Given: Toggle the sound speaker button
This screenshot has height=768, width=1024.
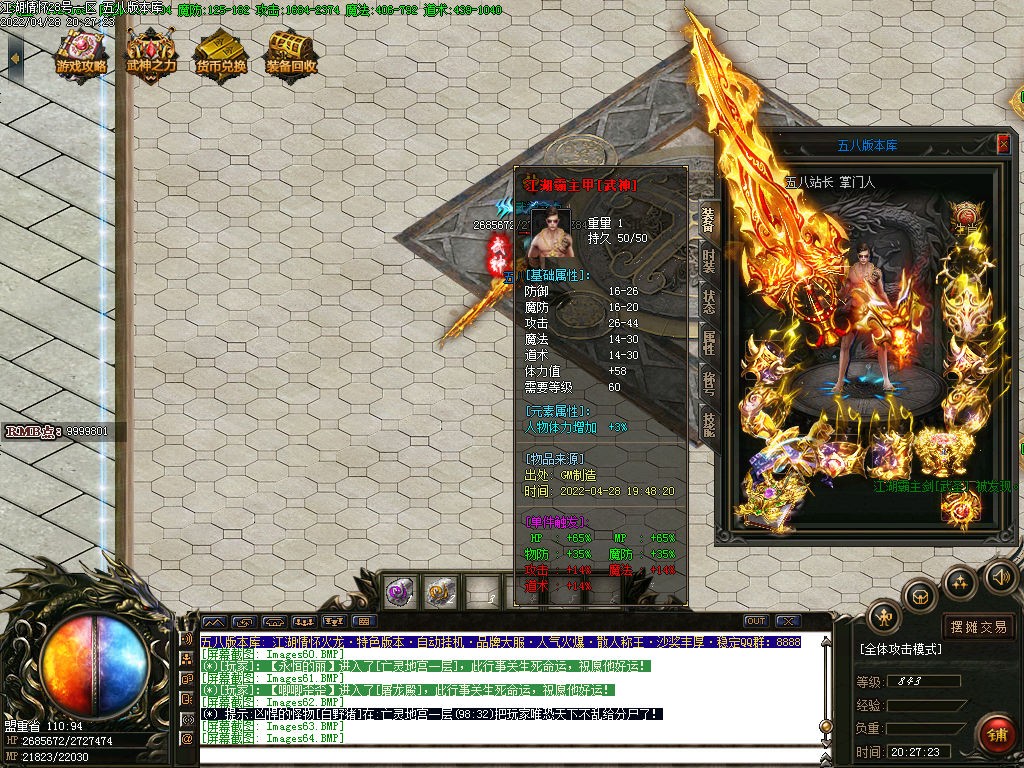Looking at the screenshot, I should click(1000, 576).
